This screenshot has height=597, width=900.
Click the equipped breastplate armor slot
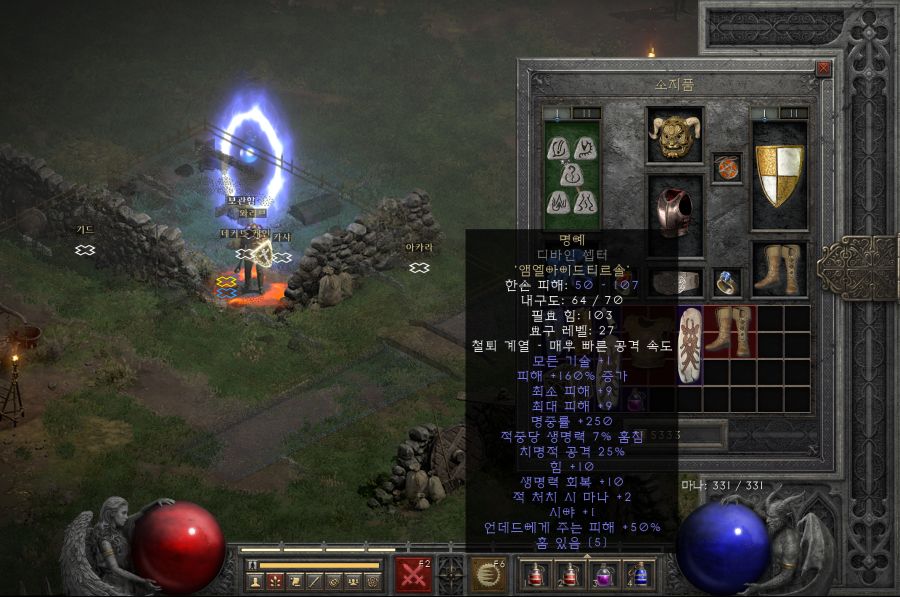pyautogui.click(x=674, y=210)
